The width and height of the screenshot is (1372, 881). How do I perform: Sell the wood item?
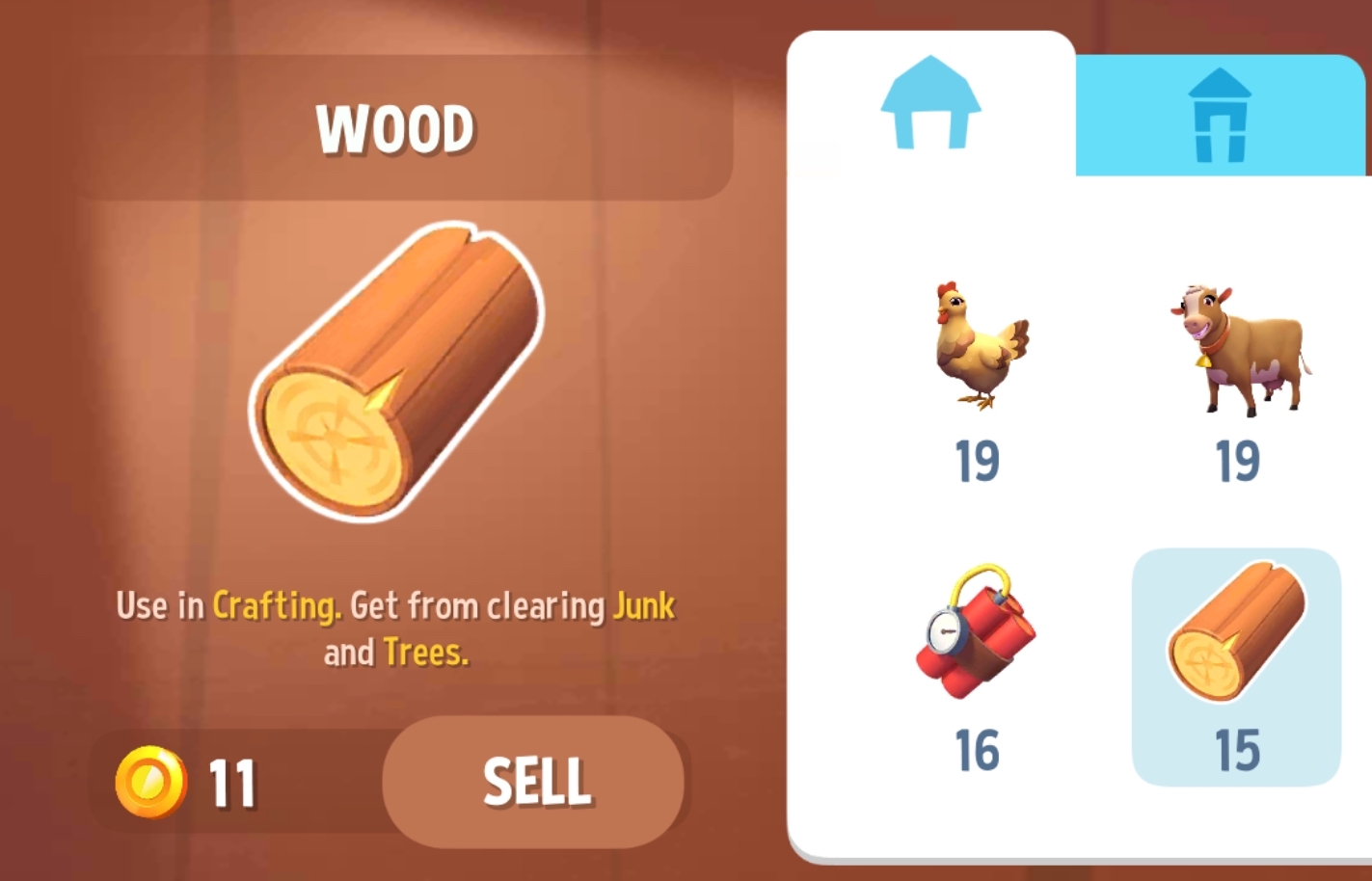click(534, 782)
